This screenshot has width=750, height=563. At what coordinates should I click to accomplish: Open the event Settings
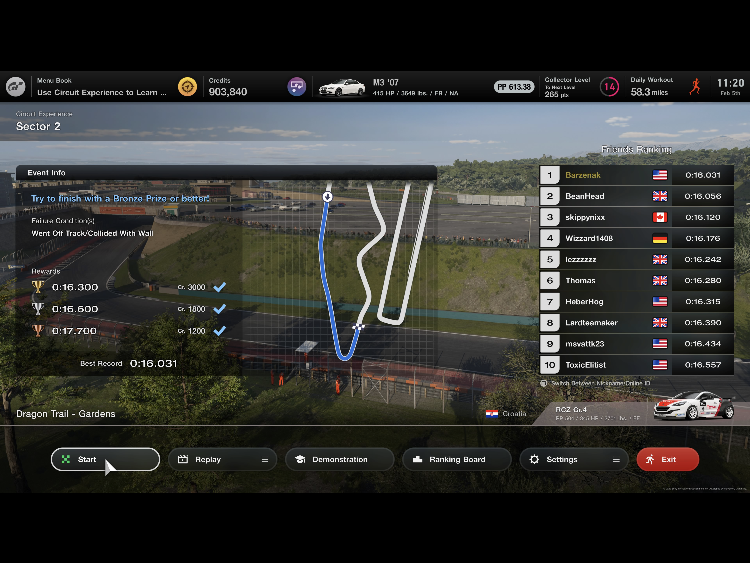[574, 459]
